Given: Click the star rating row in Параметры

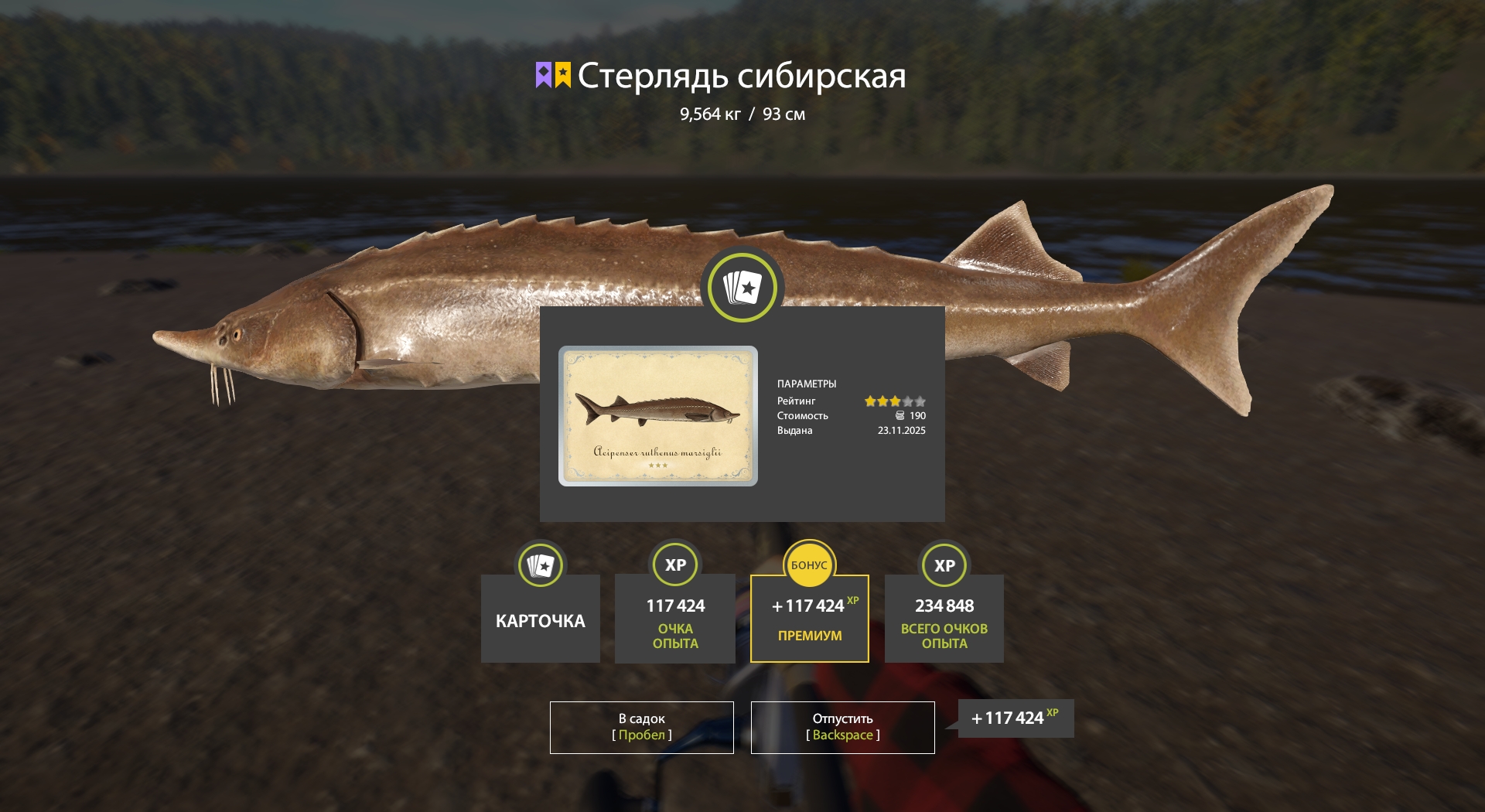Looking at the screenshot, I should (x=894, y=401).
